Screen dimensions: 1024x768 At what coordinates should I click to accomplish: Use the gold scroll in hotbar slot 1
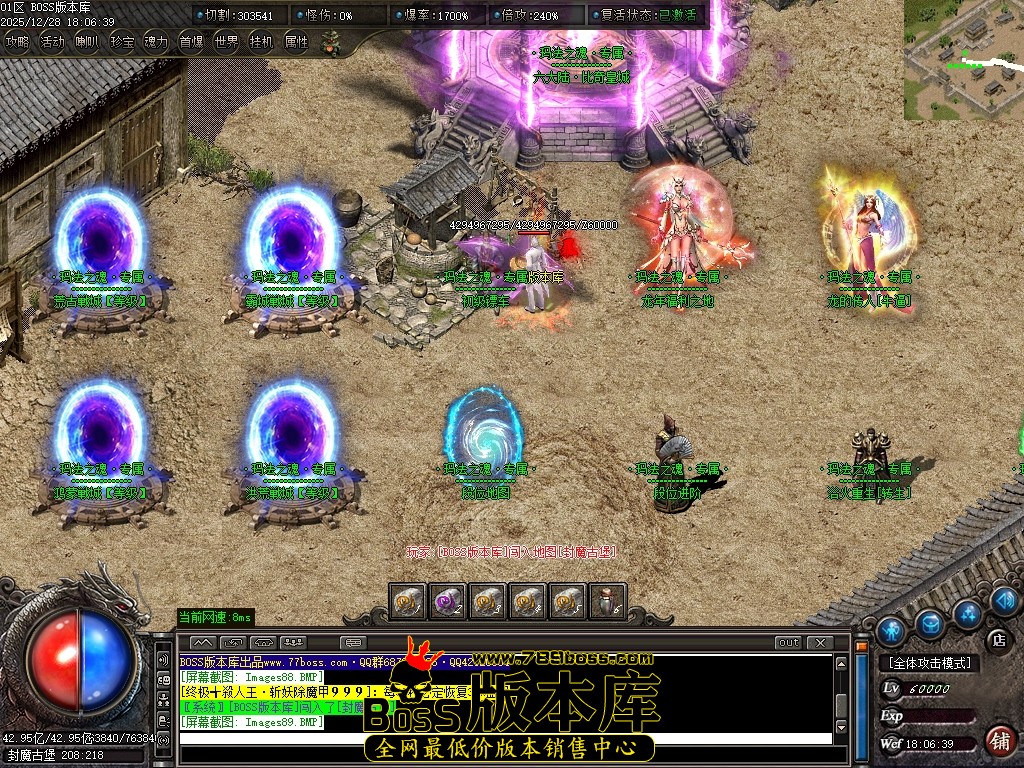pyautogui.click(x=406, y=601)
